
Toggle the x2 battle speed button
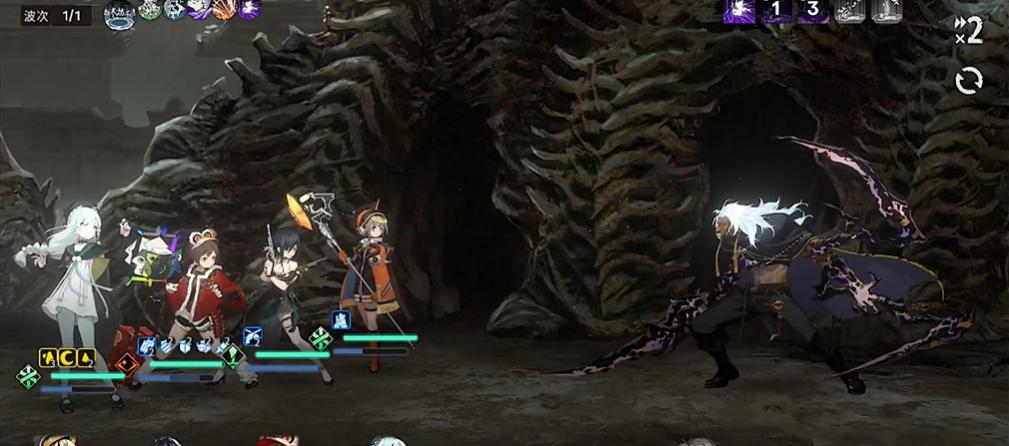[968, 31]
